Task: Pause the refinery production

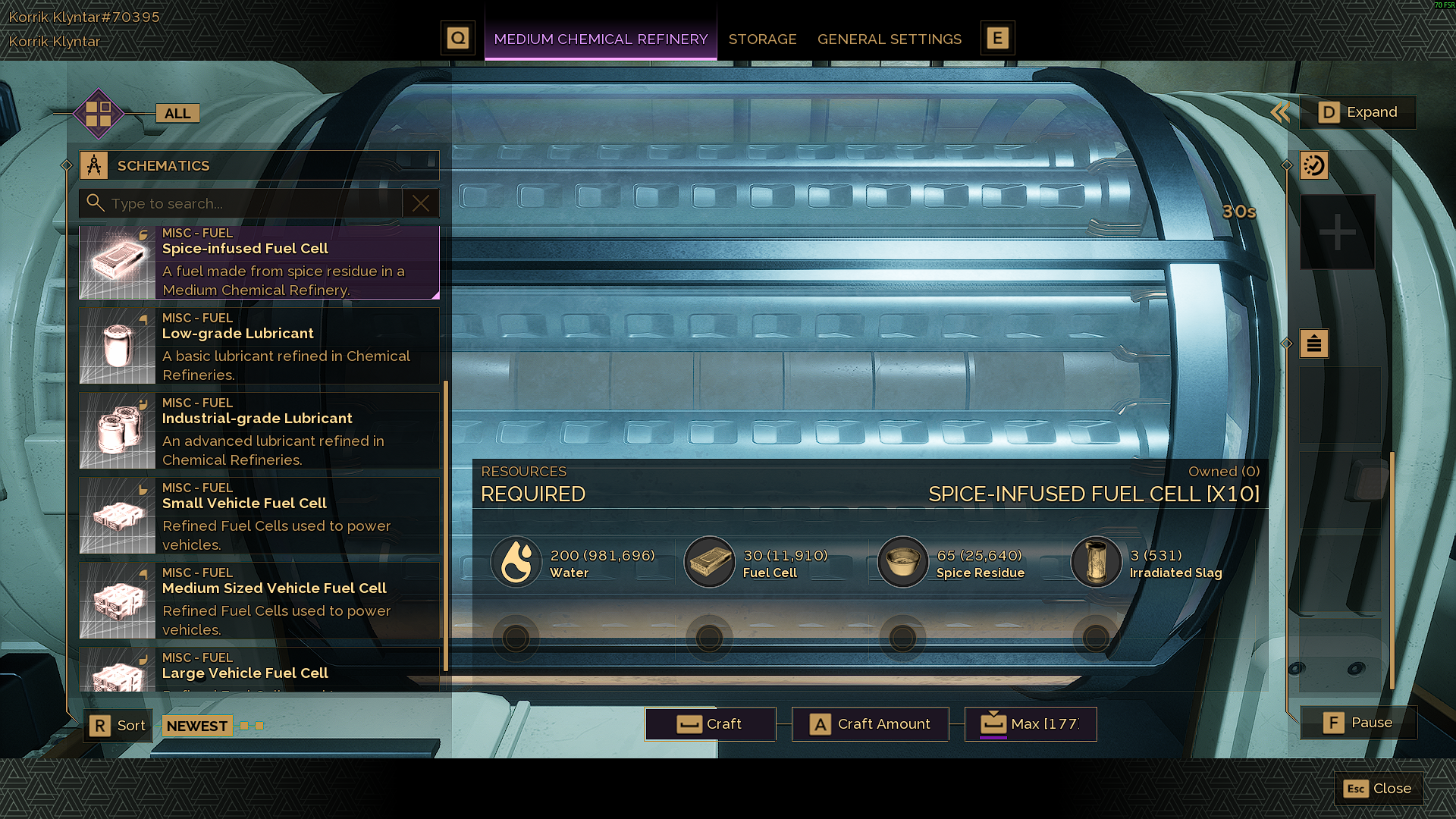Action: tap(1358, 723)
